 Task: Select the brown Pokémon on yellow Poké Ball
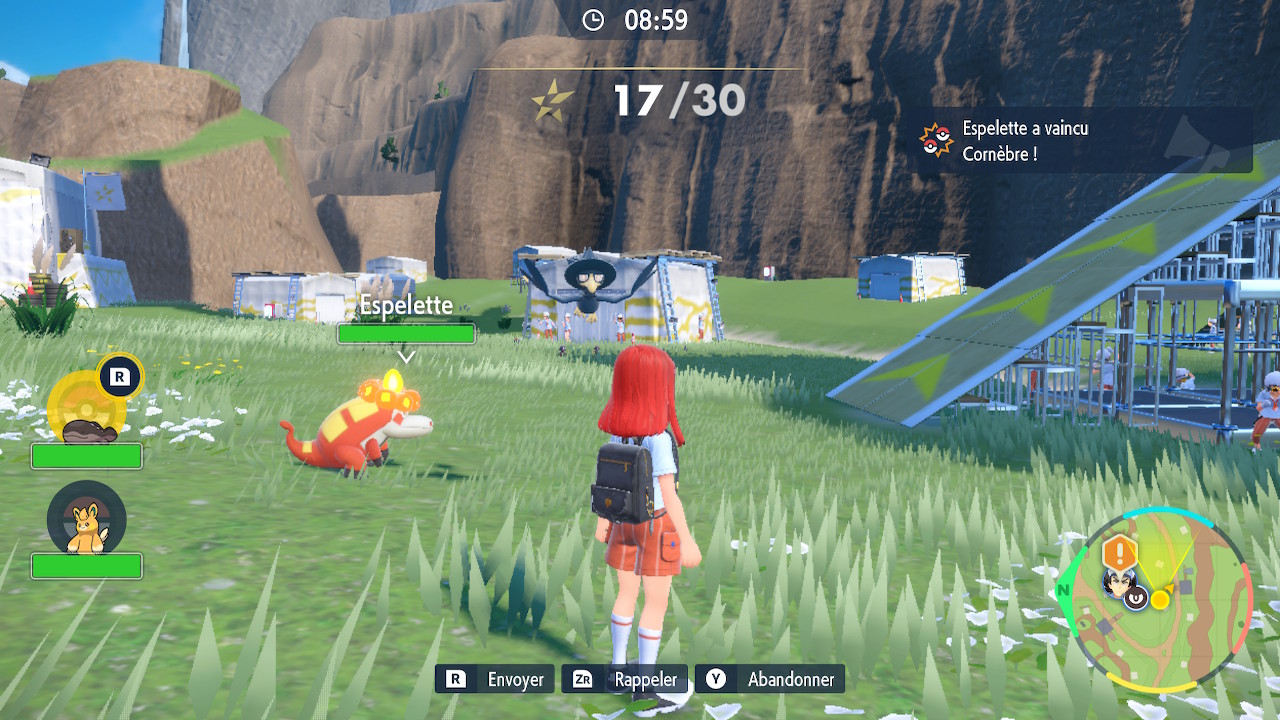[88, 429]
